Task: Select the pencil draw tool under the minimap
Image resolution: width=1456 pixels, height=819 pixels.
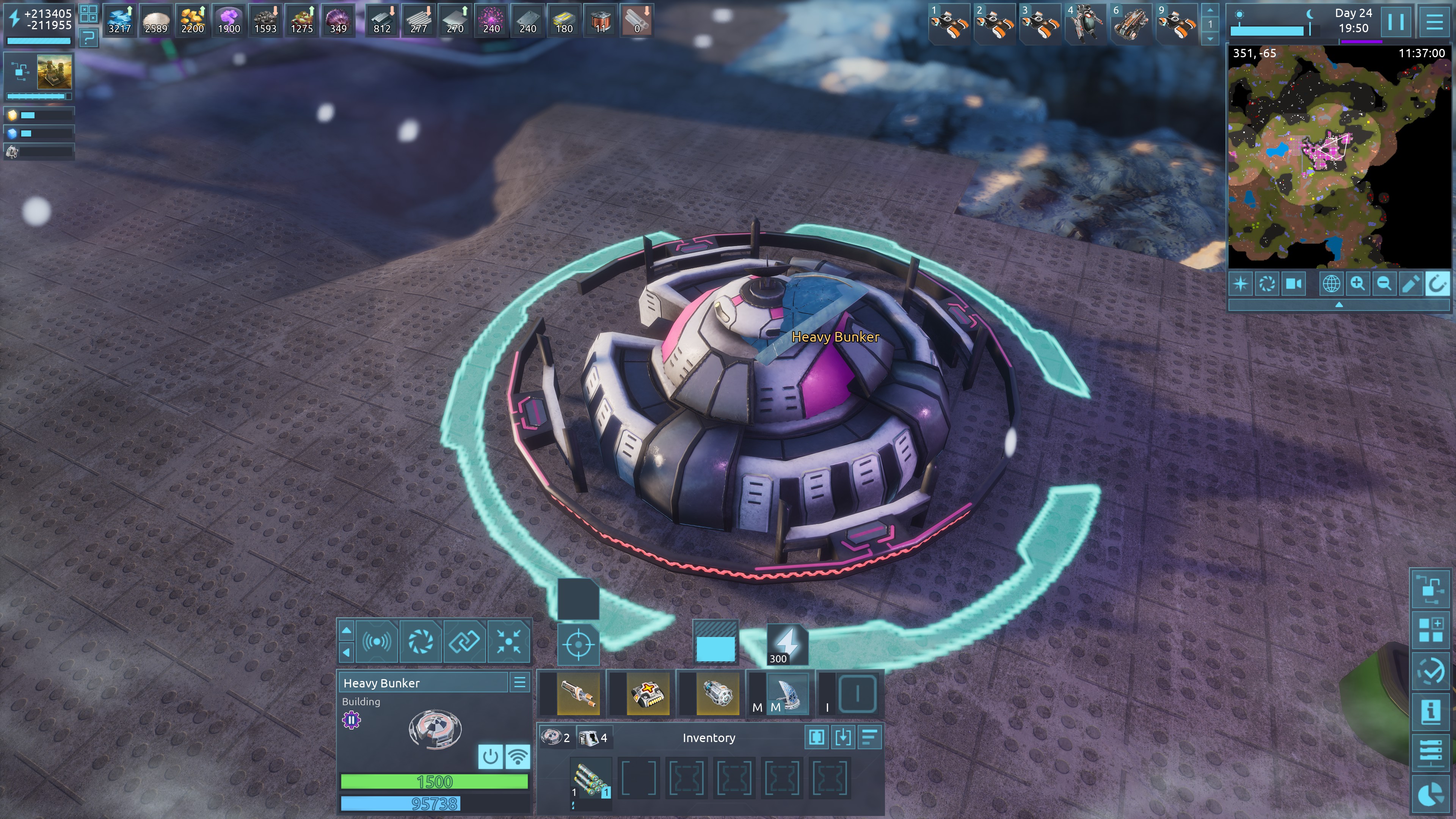Action: pyautogui.click(x=1410, y=284)
